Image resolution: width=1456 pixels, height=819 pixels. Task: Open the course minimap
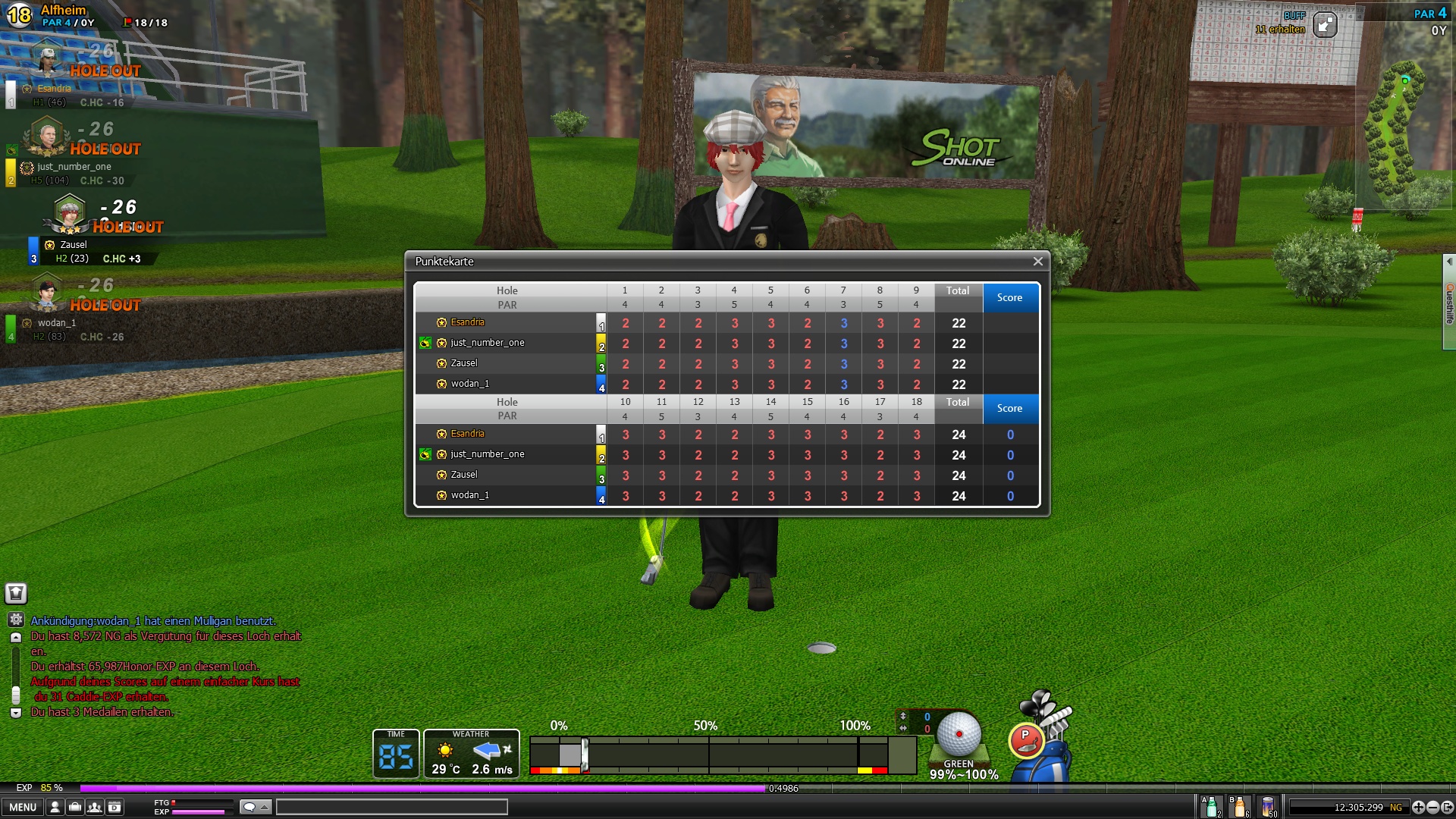(1394, 129)
